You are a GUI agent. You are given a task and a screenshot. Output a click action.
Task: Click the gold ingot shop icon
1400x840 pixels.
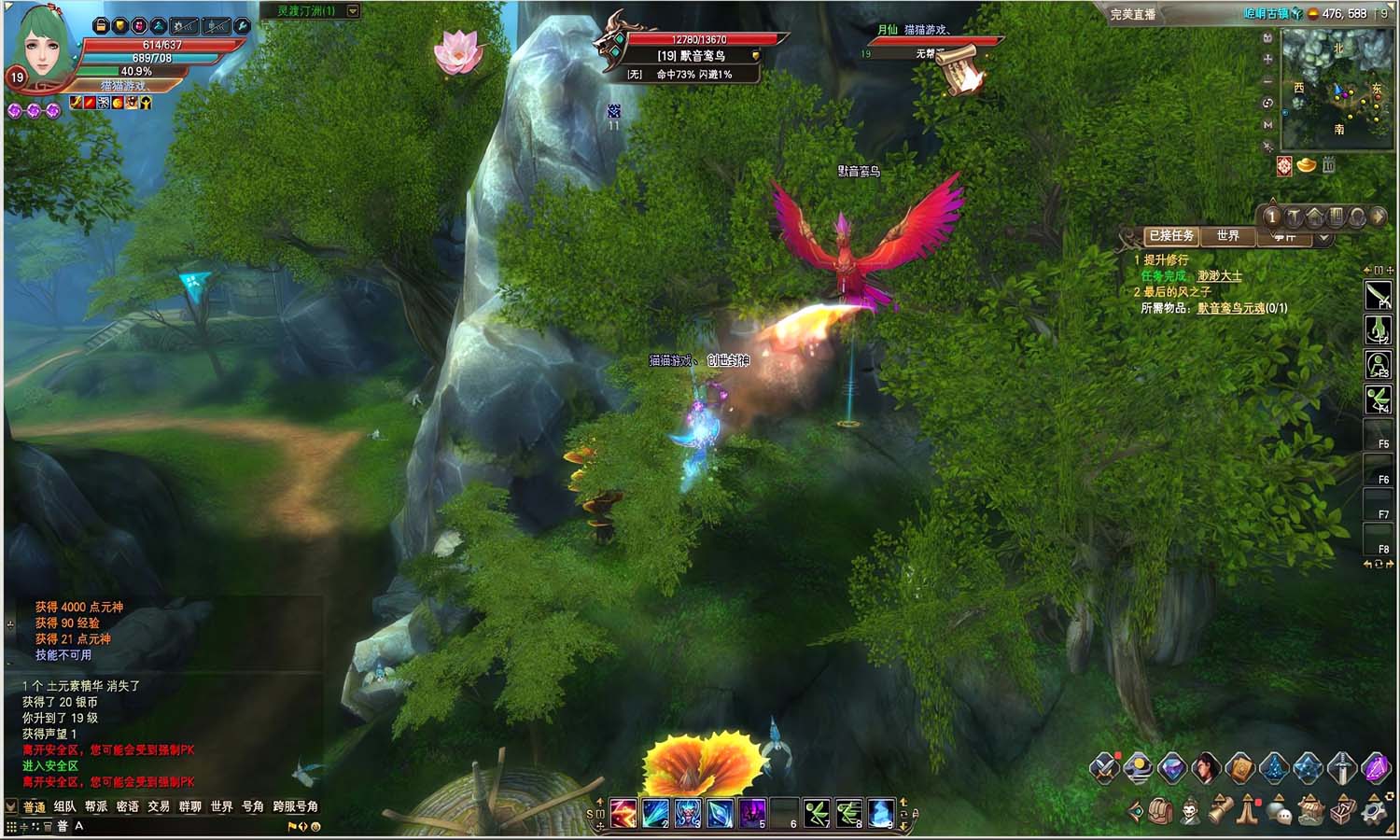click(1307, 165)
